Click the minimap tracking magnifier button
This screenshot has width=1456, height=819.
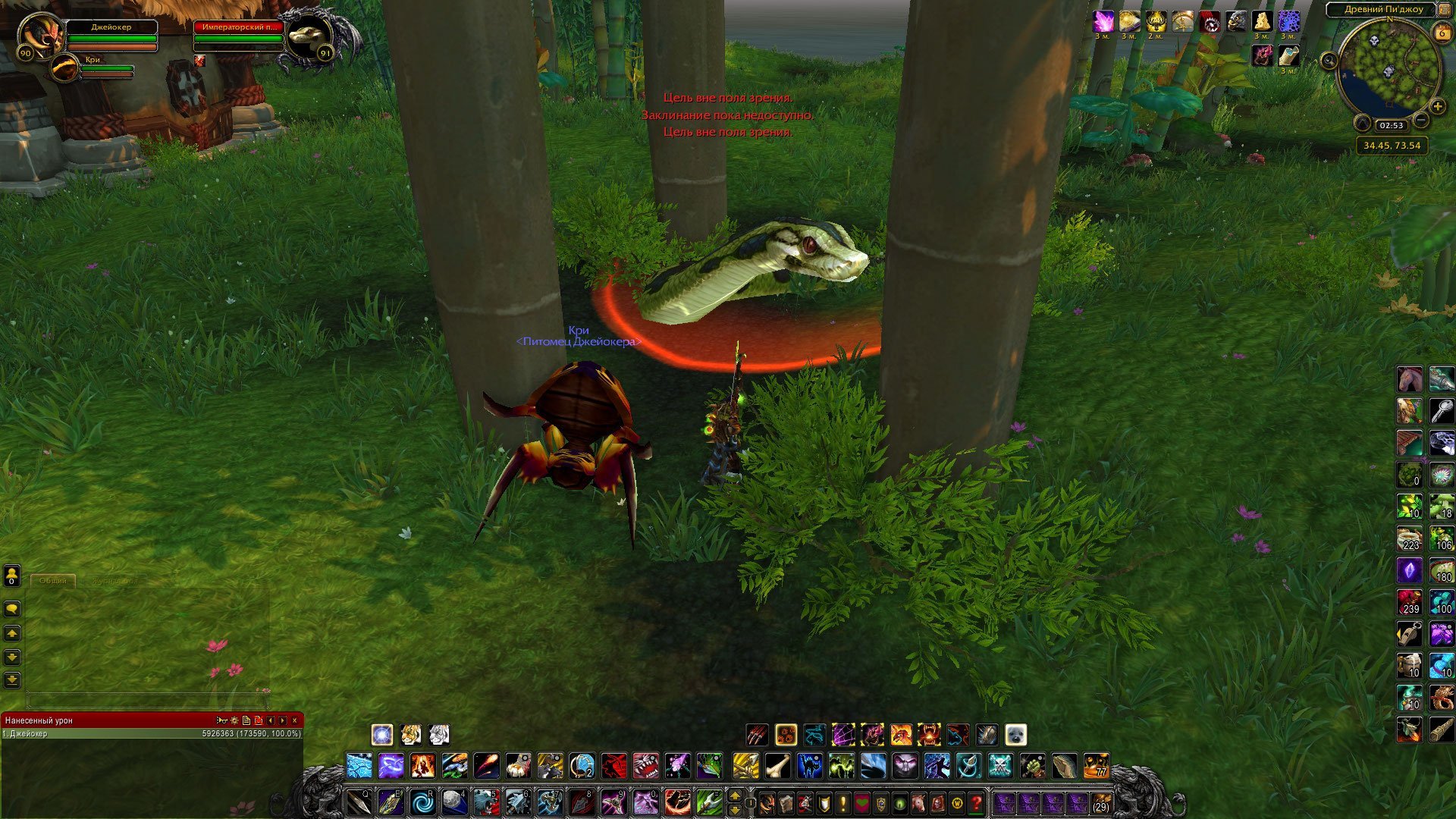coord(1329,61)
